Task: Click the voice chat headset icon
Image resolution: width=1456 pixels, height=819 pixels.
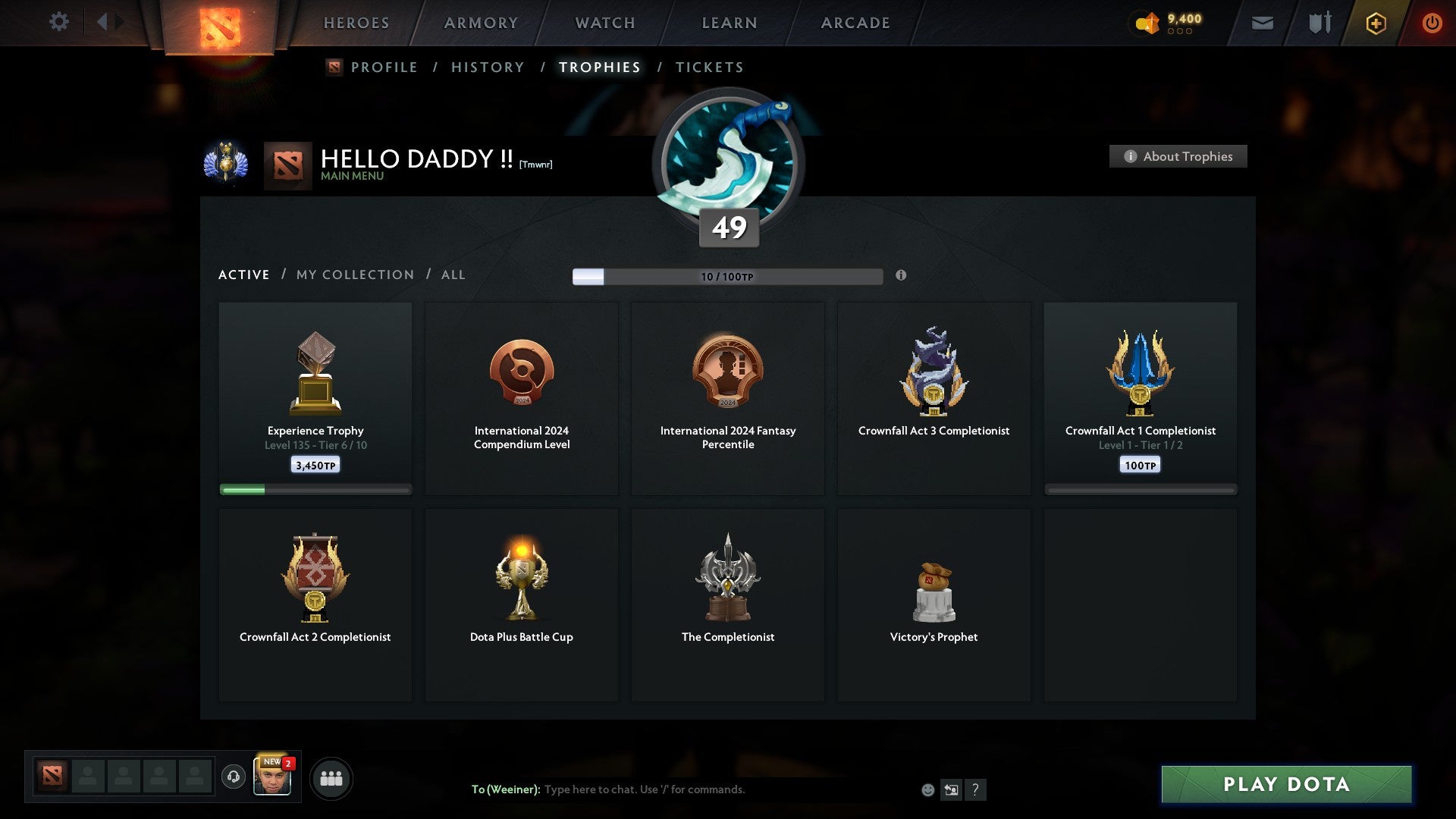Action: [x=233, y=777]
